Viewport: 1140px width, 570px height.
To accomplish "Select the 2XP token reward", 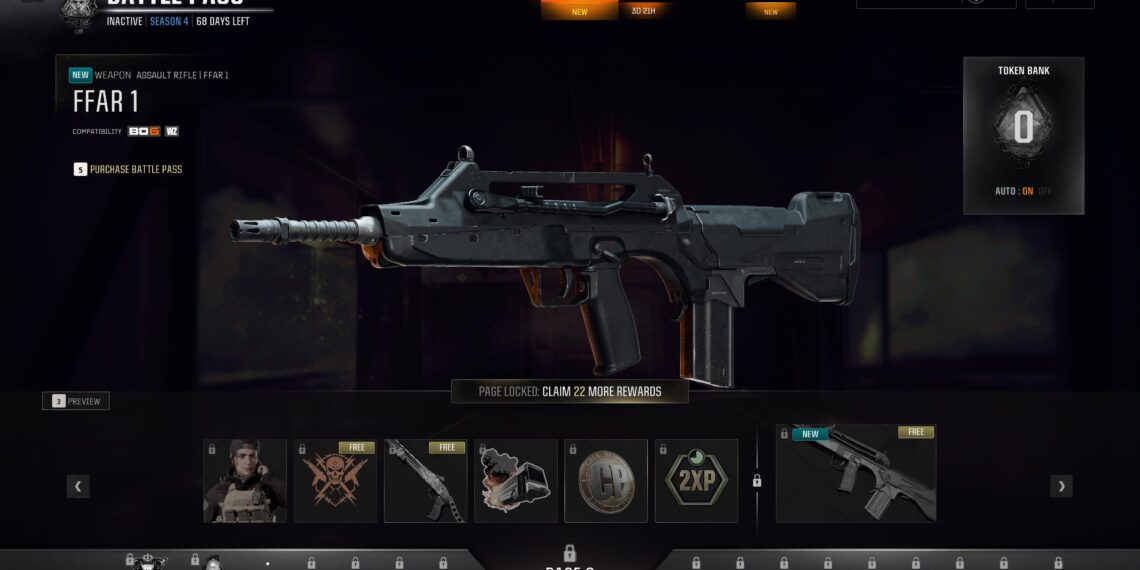I will coord(696,481).
